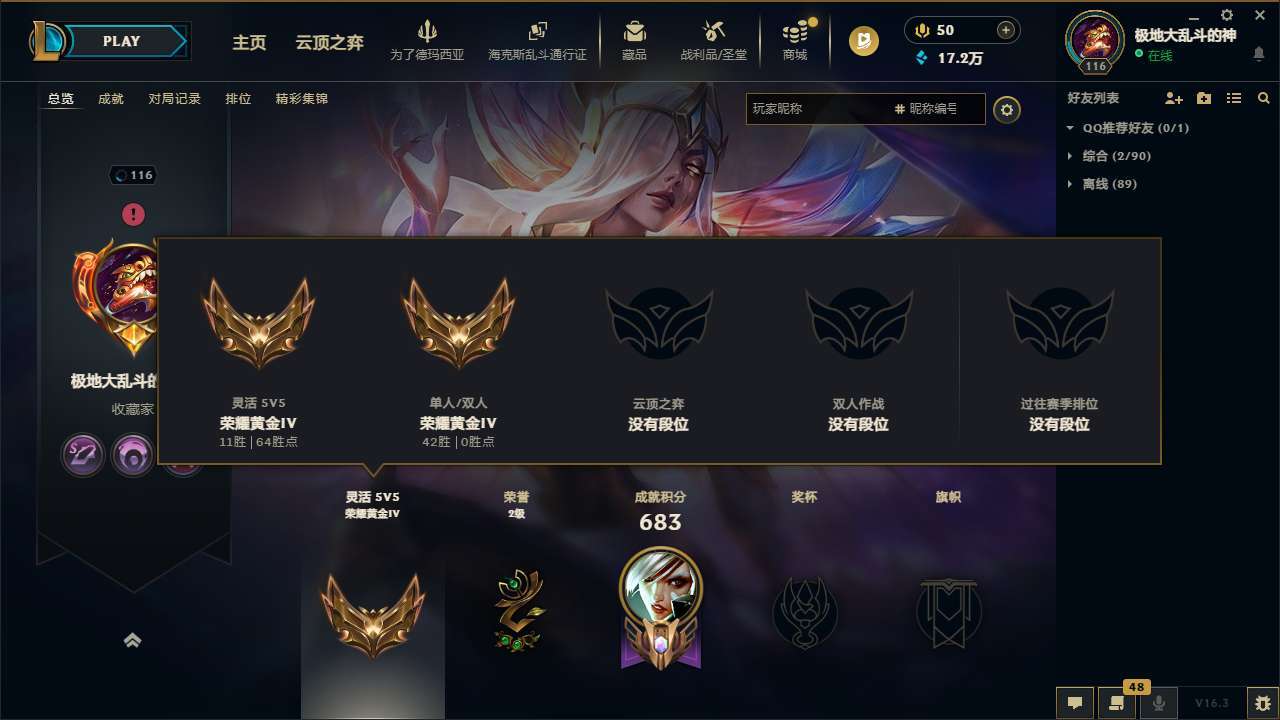Screen dimensions: 1280x720
Task: Click the 玩家昵称 search input field
Action: [800, 109]
